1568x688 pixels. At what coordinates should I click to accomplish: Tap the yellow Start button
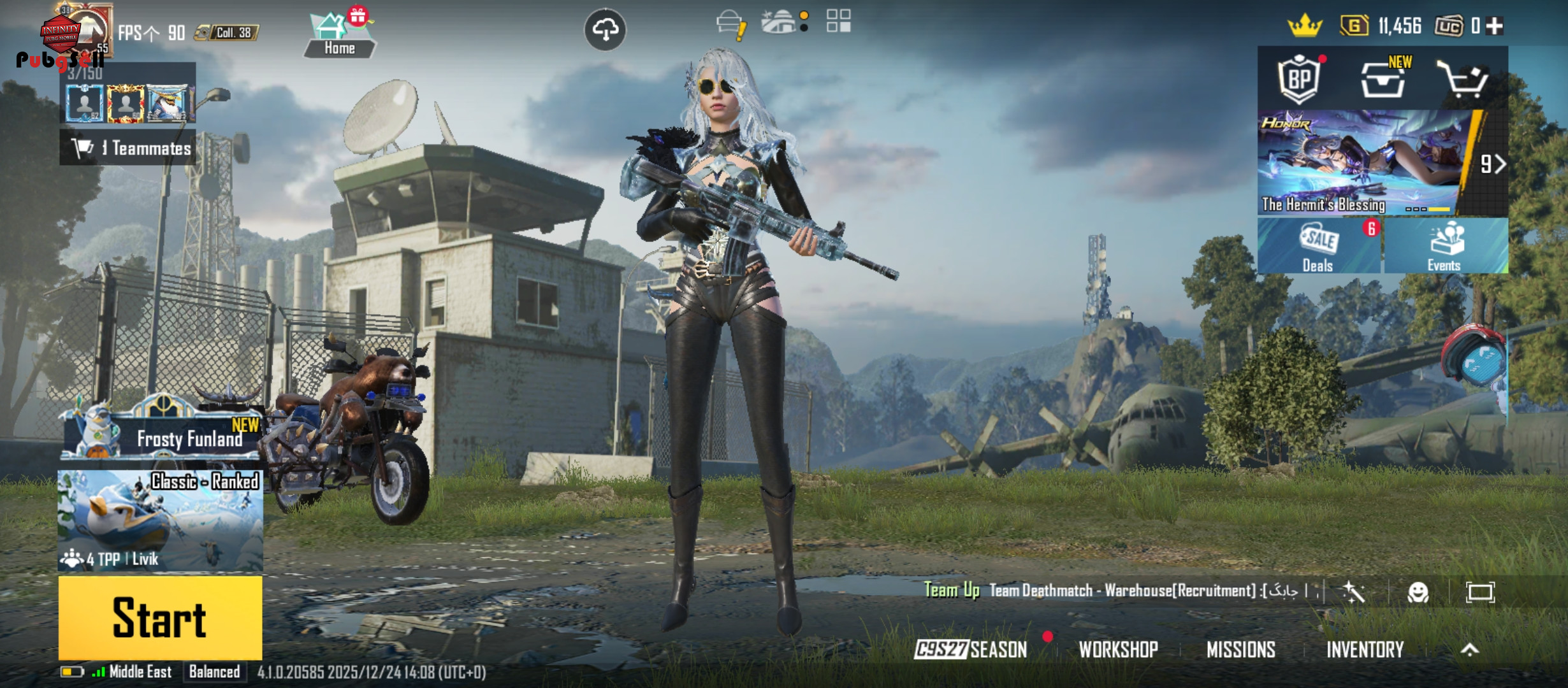tap(160, 617)
